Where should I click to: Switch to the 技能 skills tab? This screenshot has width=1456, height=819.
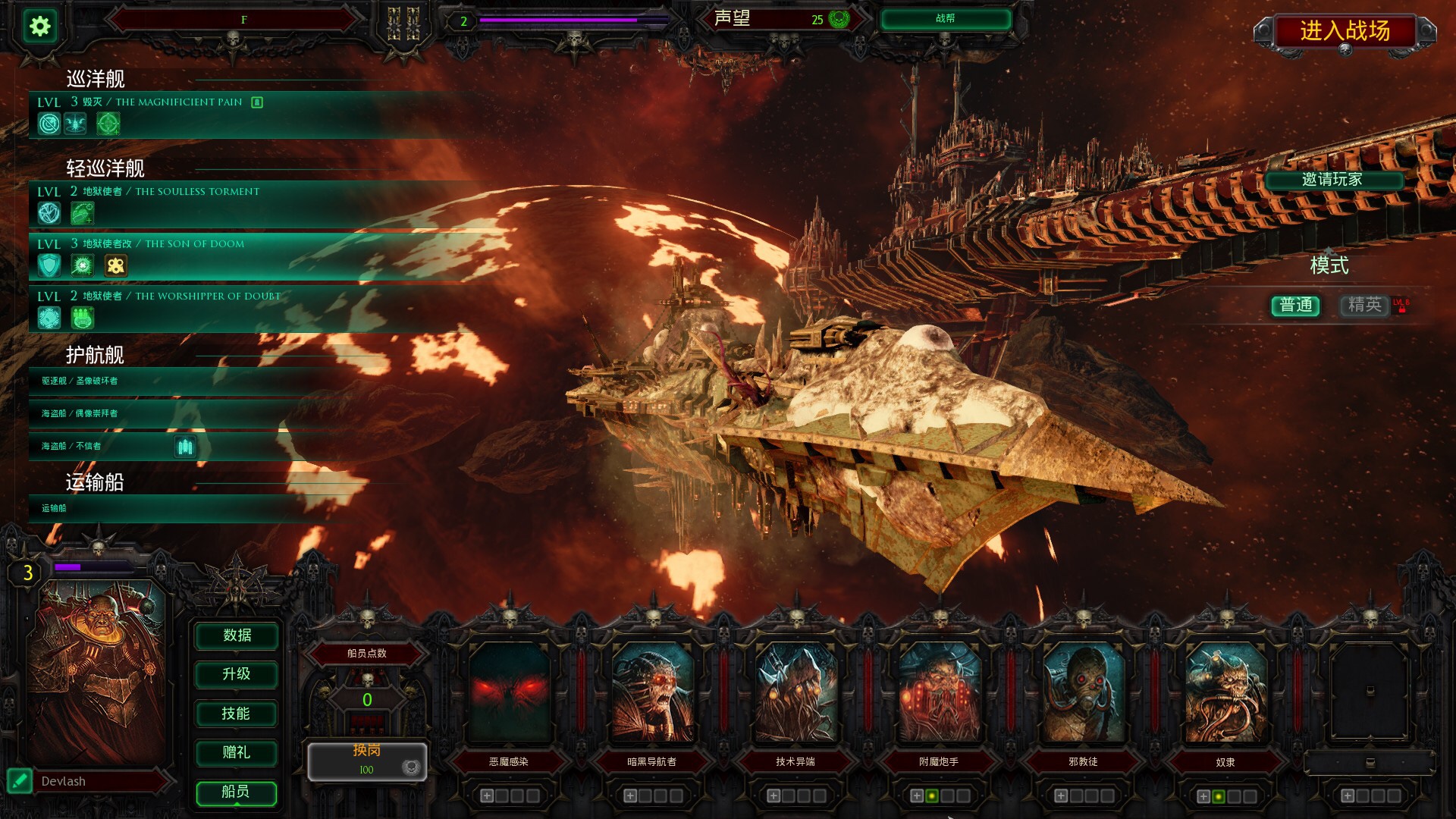pyautogui.click(x=237, y=714)
